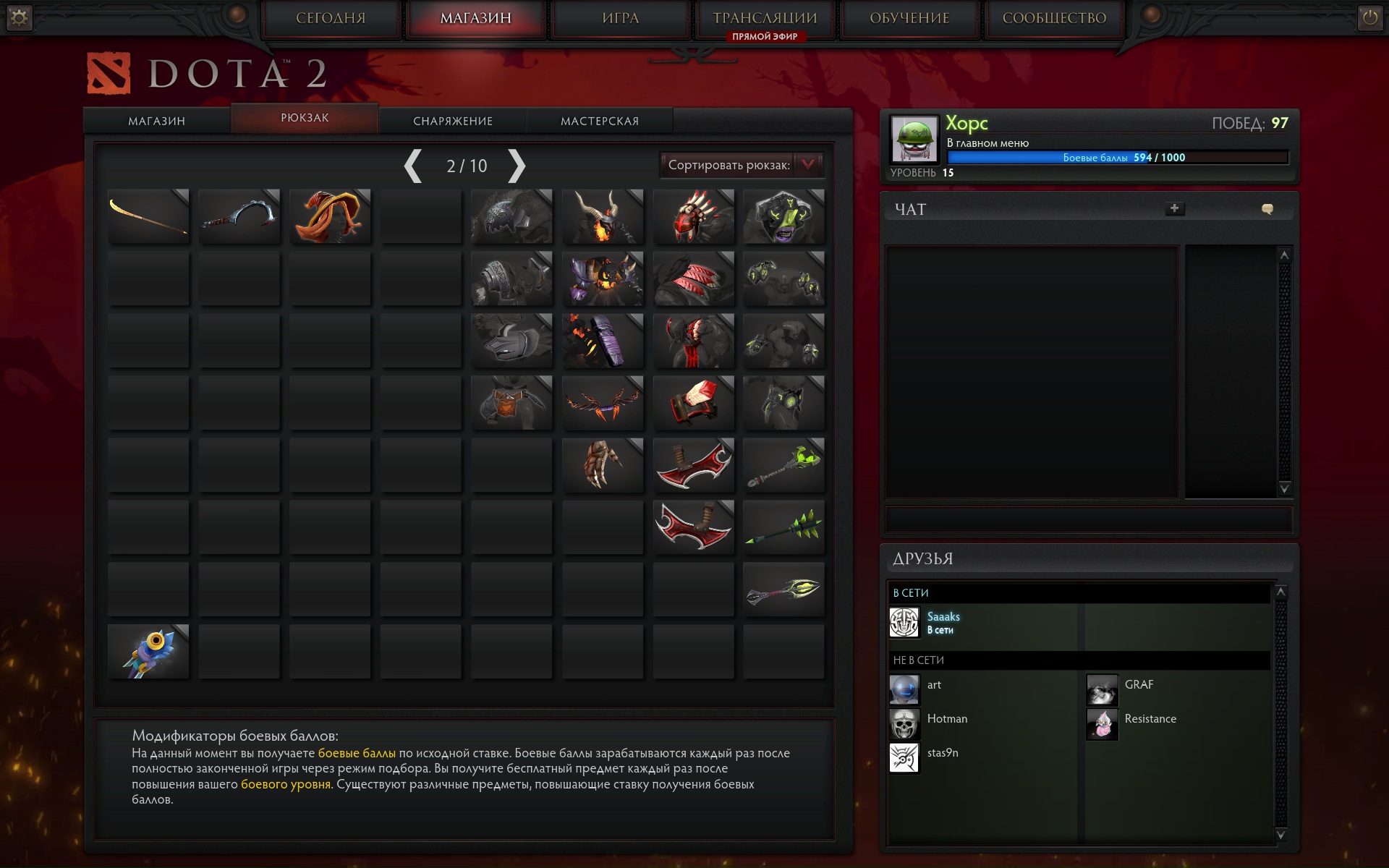Pick the blue fish-shaped item slot
Screen dimensions: 1389x868
[x=148, y=652]
